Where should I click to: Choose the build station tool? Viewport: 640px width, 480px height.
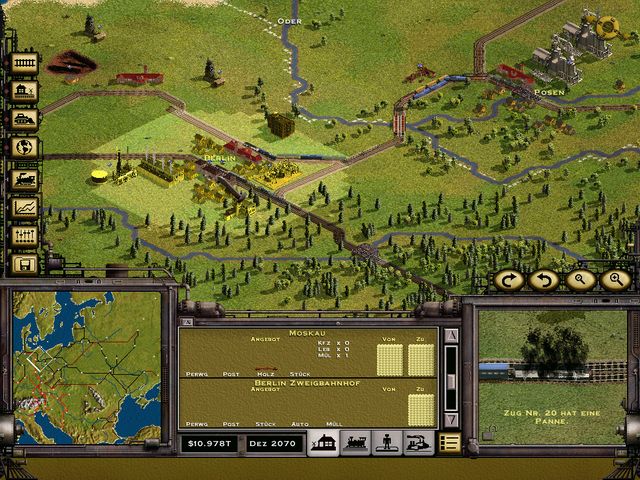tap(24, 91)
